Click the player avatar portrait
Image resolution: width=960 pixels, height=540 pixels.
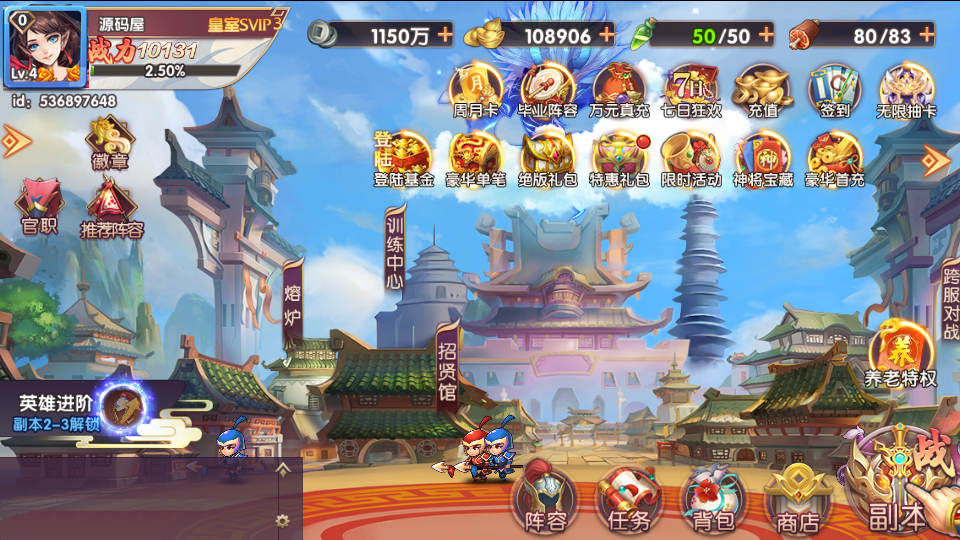[x=44, y=45]
